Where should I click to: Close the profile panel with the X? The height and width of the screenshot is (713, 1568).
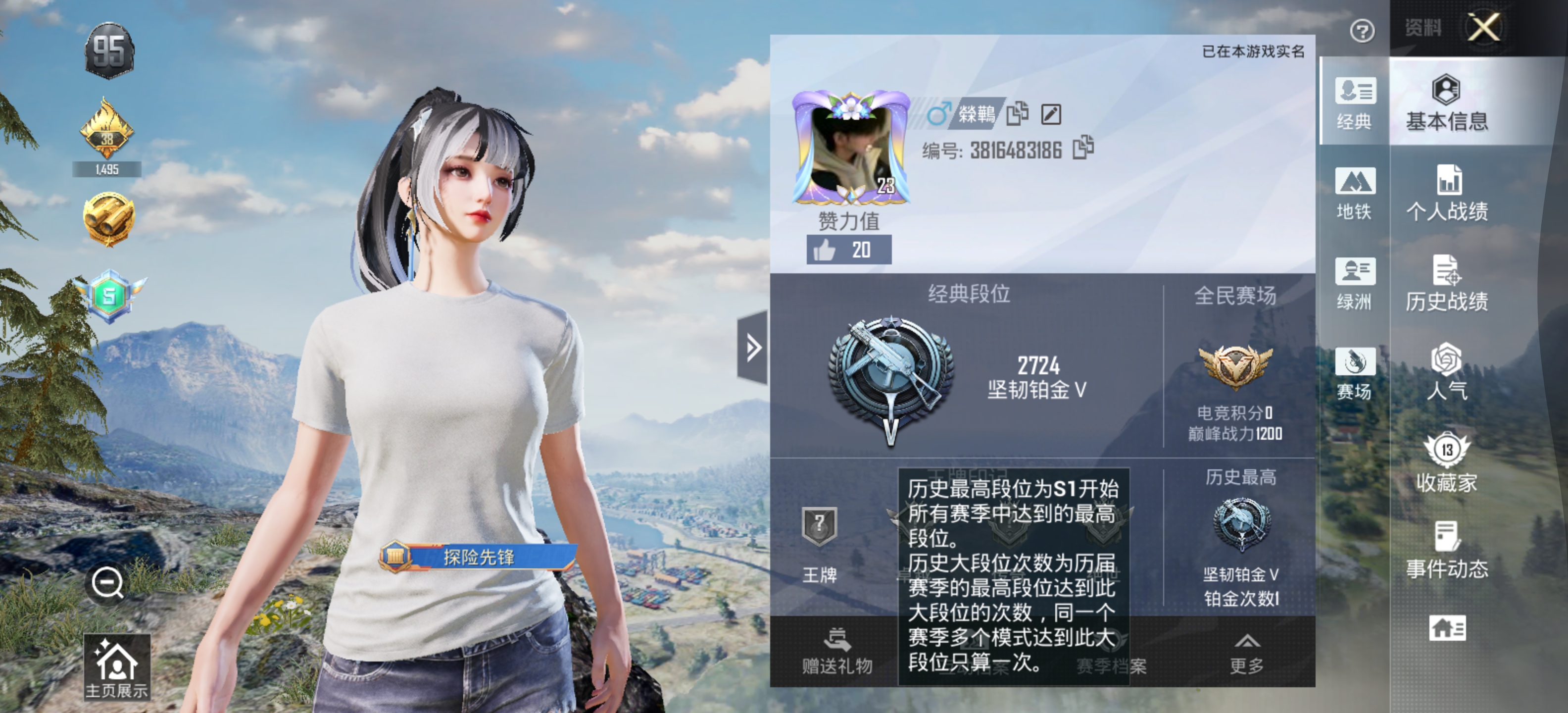[x=1483, y=28]
